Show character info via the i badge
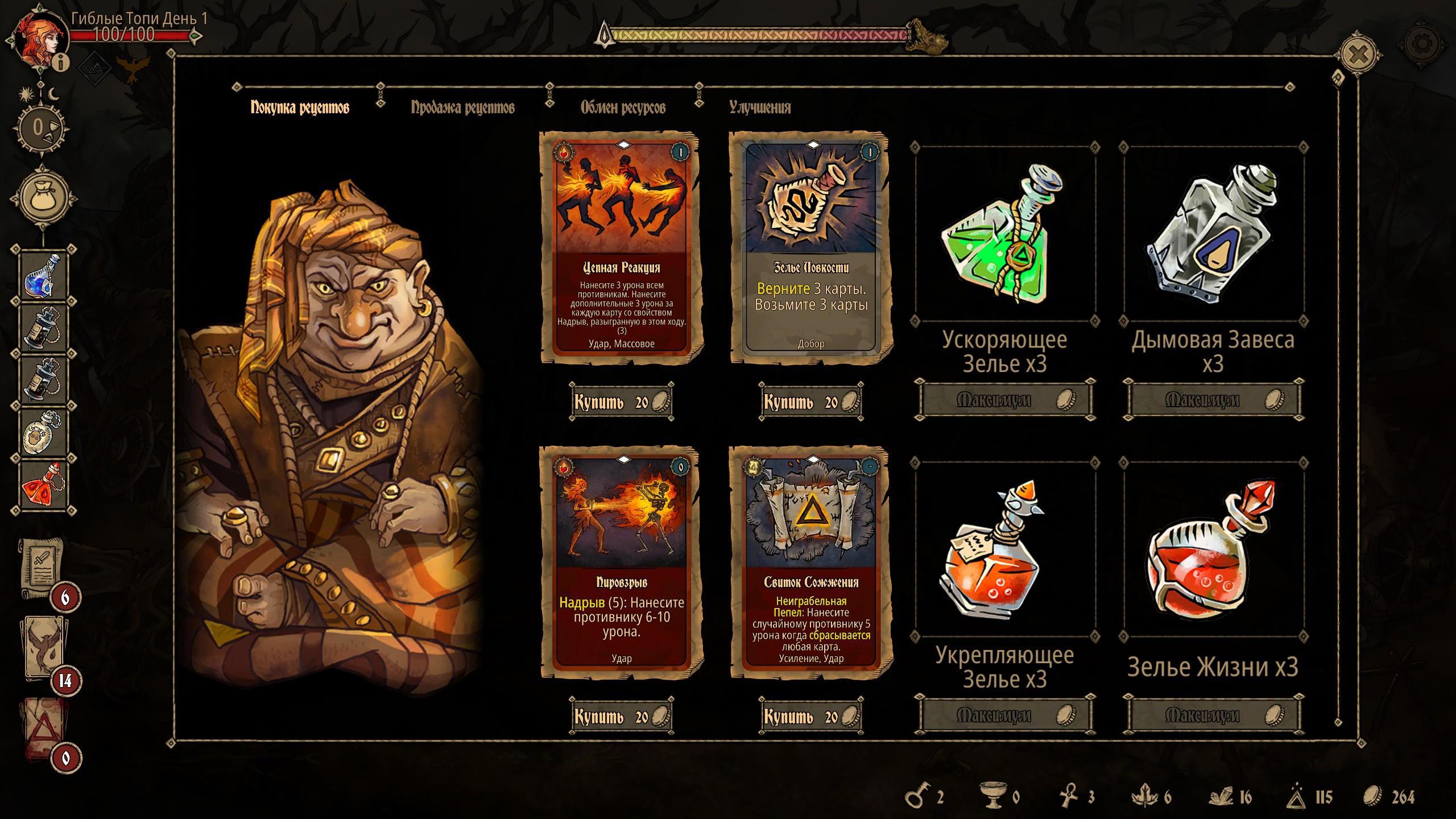 point(61,63)
